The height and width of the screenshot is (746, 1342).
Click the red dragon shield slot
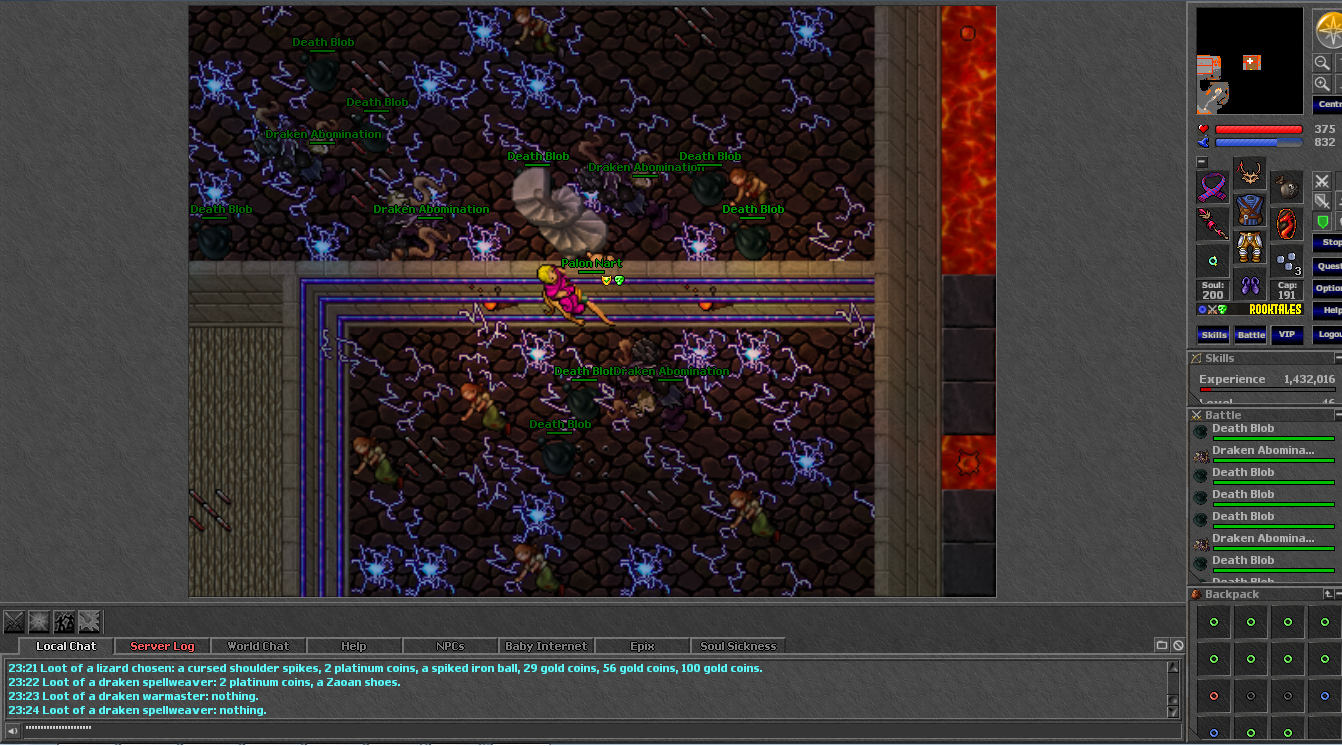(1287, 223)
